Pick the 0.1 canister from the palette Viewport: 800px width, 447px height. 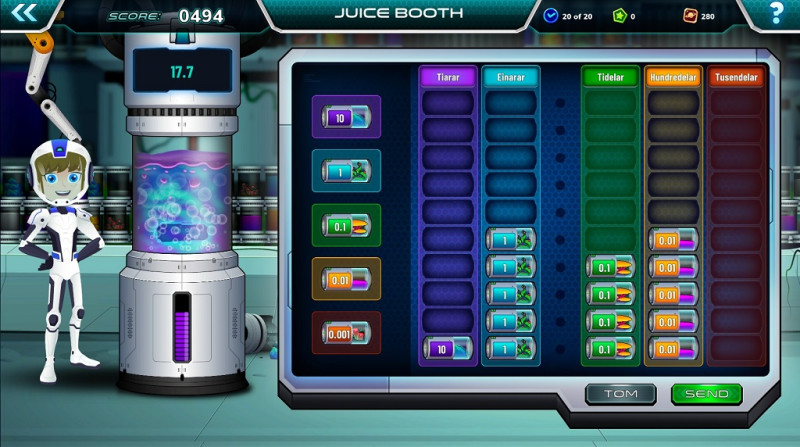click(x=346, y=225)
